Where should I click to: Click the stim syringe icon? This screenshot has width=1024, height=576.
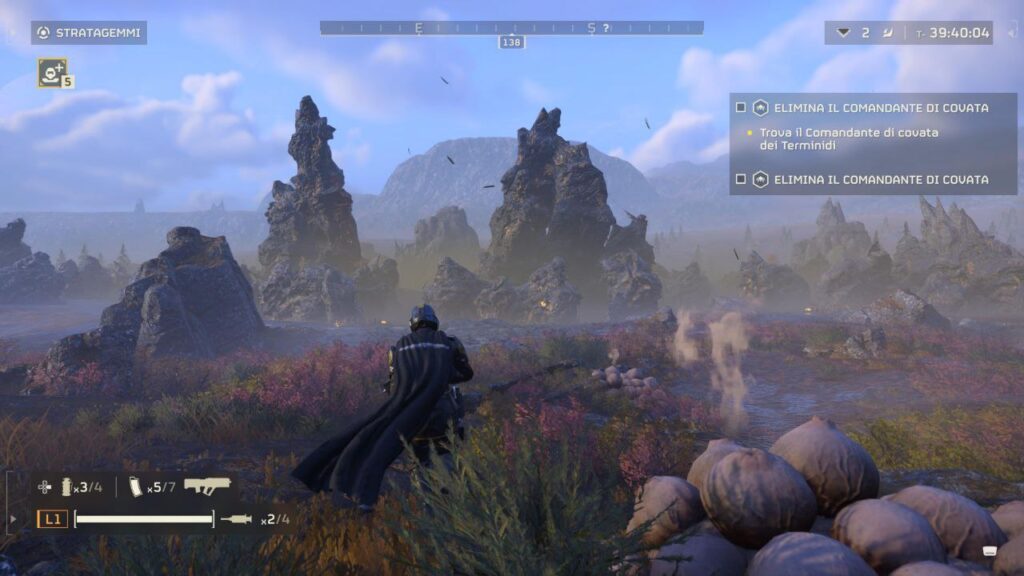[237, 519]
